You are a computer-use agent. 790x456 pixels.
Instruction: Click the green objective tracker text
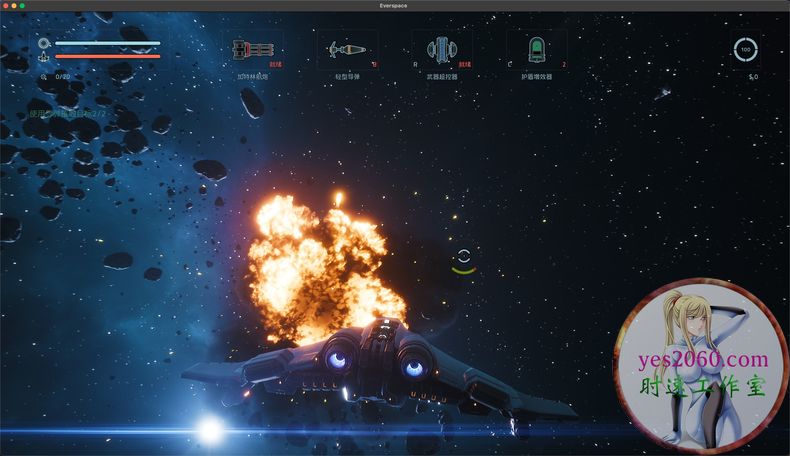click(76, 114)
